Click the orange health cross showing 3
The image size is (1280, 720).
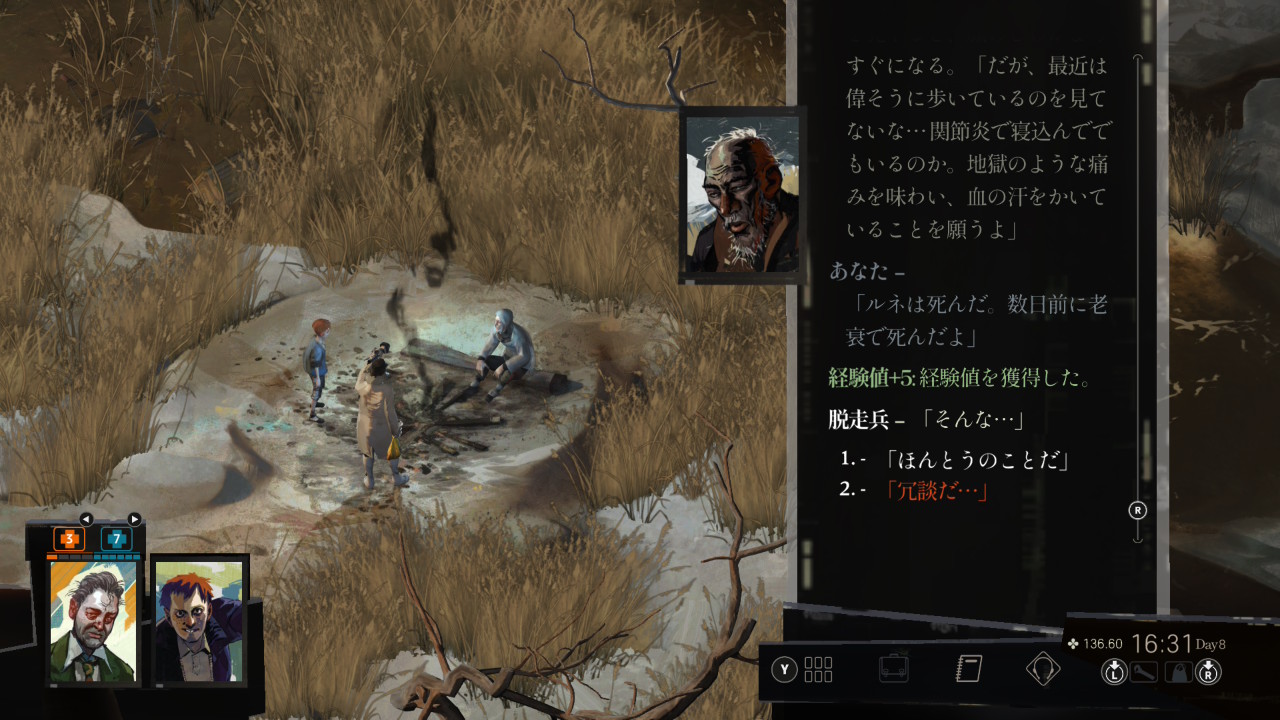(x=69, y=539)
